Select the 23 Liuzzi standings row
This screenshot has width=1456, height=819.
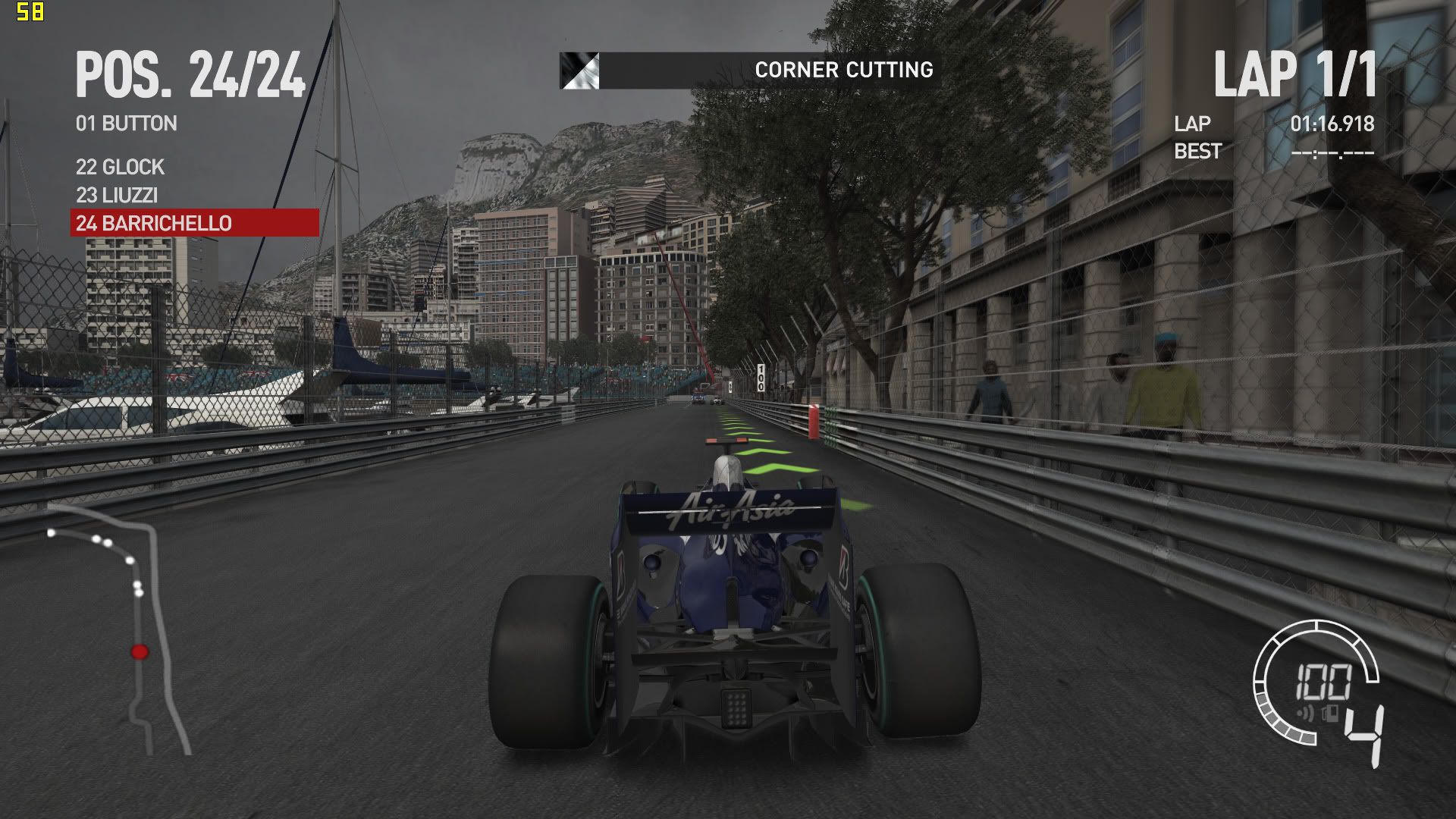(117, 195)
